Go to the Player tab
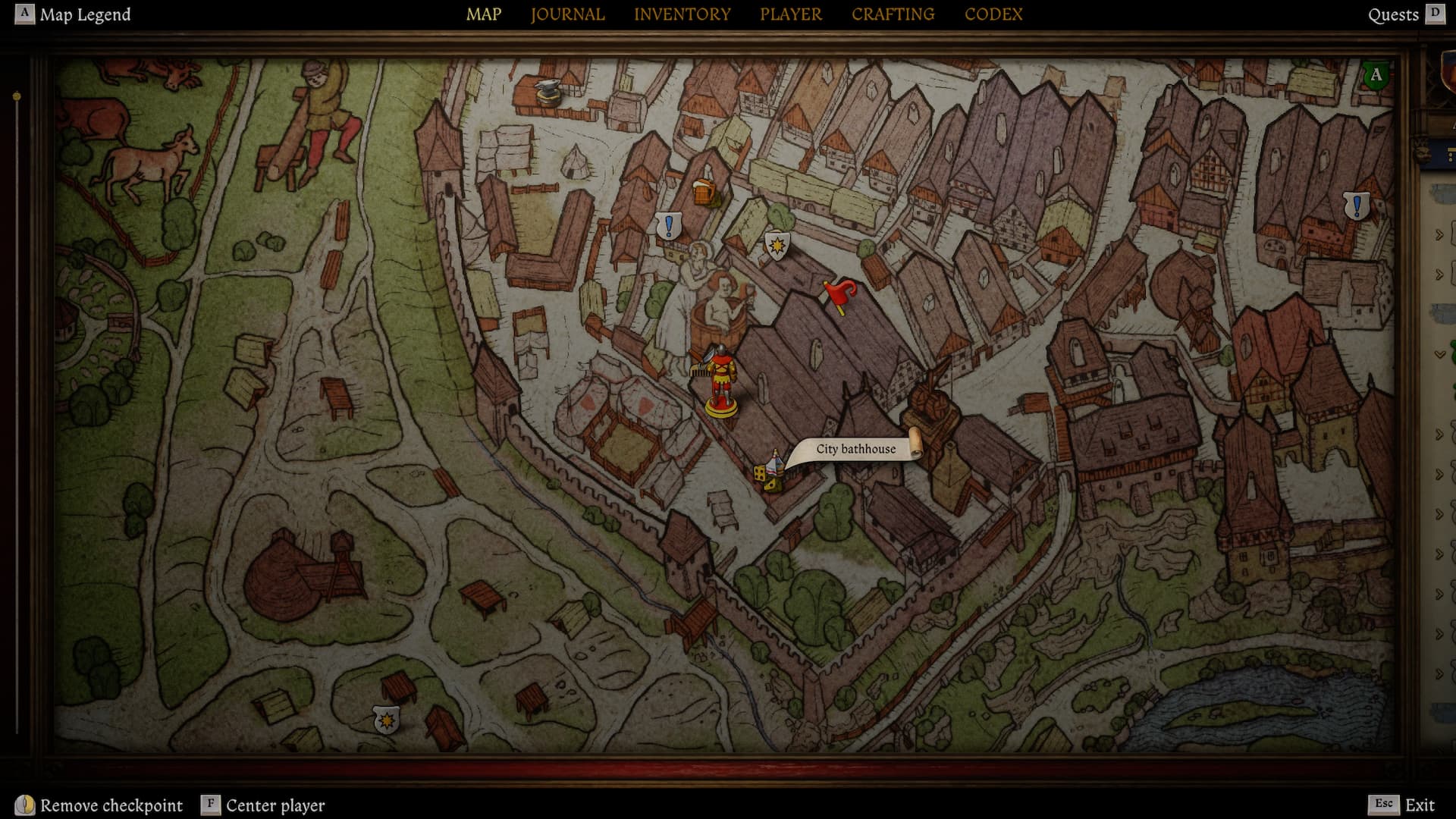Viewport: 1456px width, 819px height. pos(791,14)
